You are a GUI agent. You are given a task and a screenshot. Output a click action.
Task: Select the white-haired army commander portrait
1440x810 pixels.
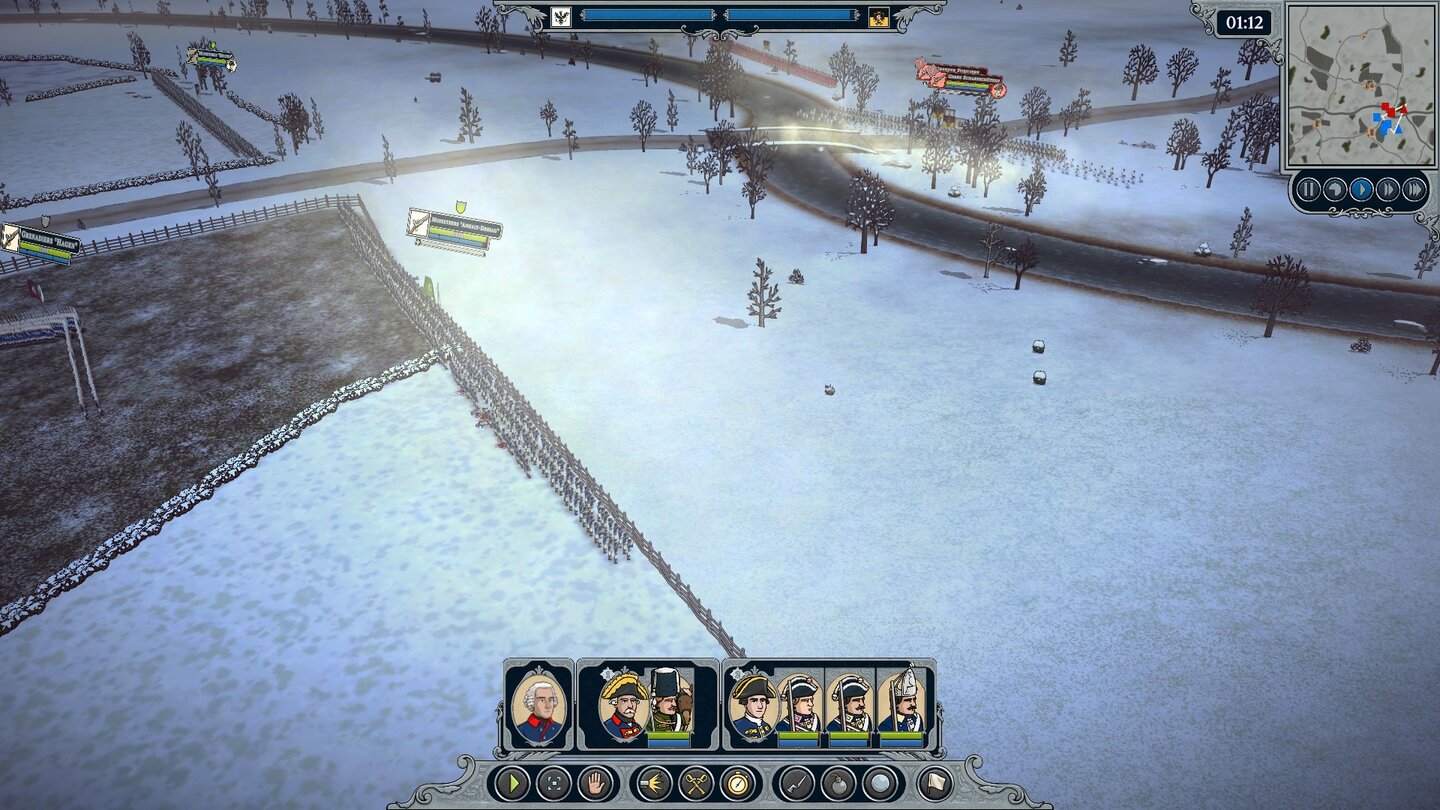coord(539,705)
